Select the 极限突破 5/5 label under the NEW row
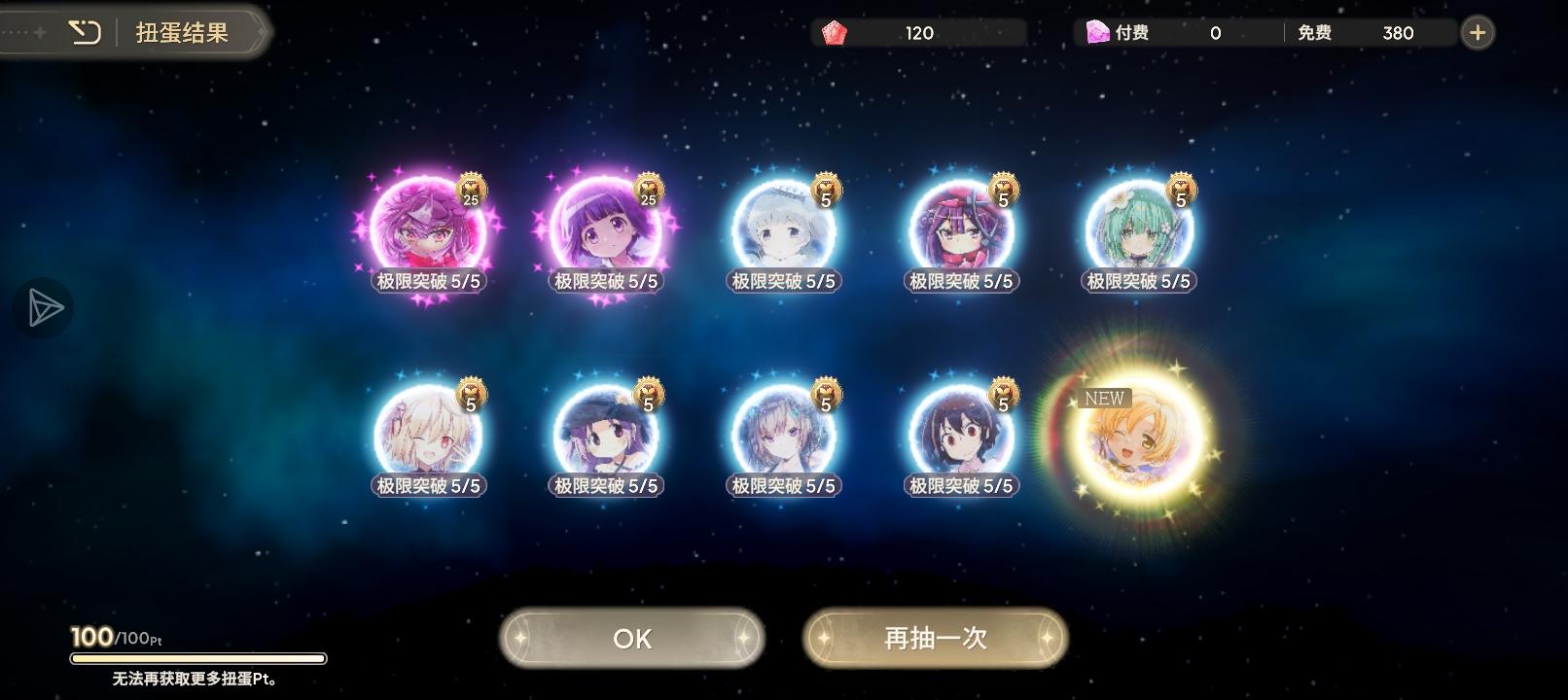This screenshot has height=700, width=1568. pyautogui.click(x=961, y=485)
